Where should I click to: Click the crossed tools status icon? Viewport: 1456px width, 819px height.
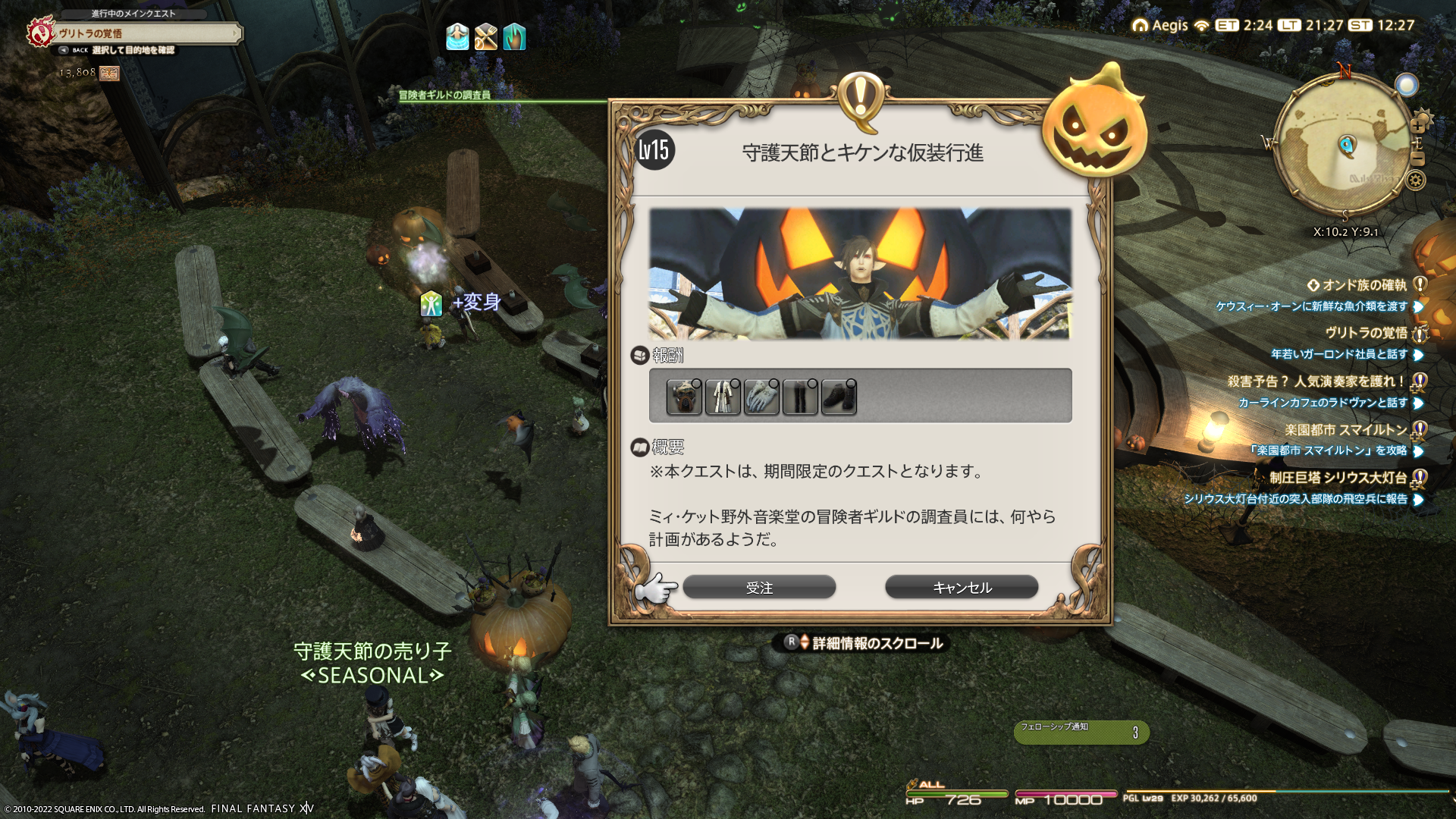(x=485, y=36)
